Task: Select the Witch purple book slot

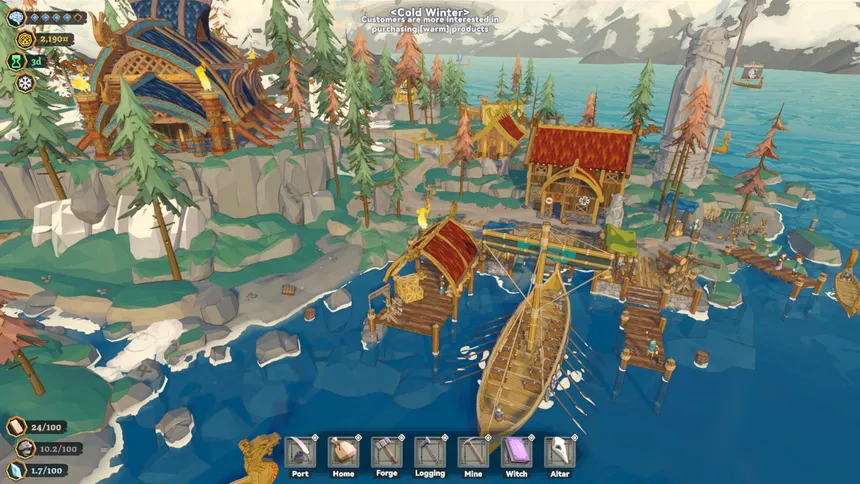Action: tap(516, 452)
